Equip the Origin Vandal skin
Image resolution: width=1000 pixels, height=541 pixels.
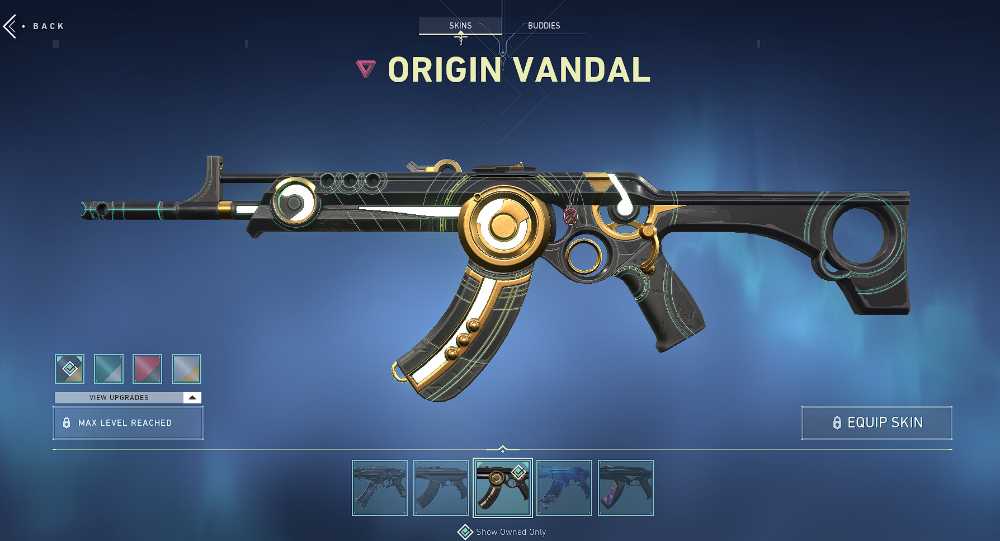pyautogui.click(x=876, y=423)
